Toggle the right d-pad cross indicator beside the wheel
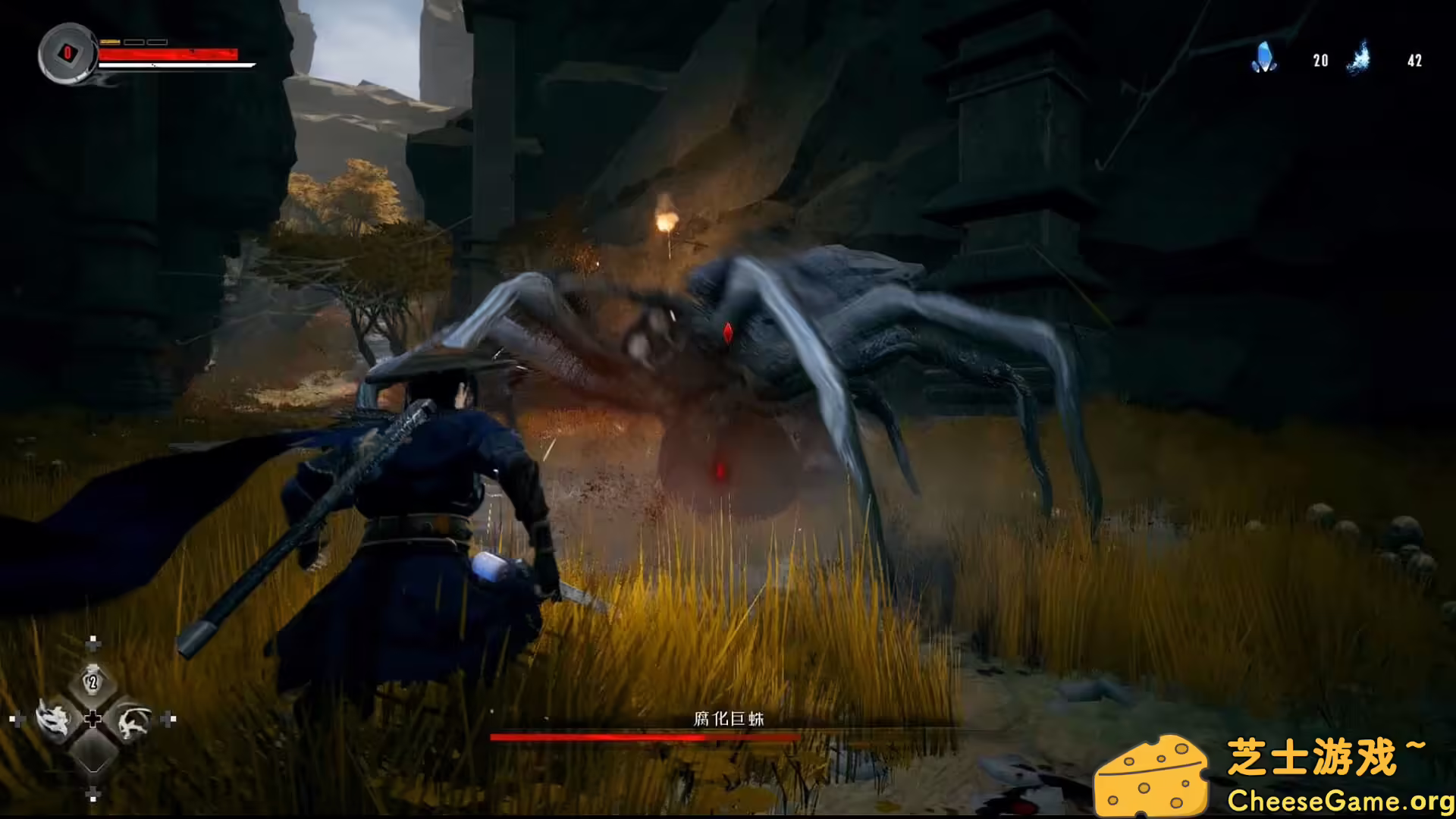 click(x=168, y=719)
